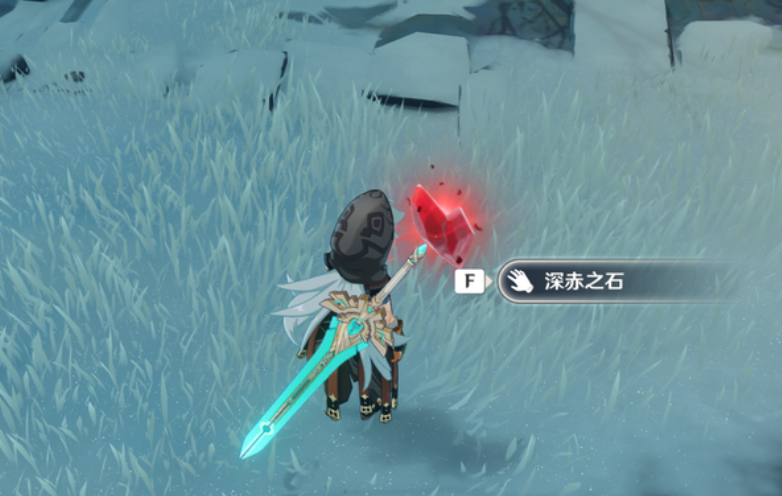This screenshot has width=782, height=496.
Task: Pick up the 深赤之石 item prompt
Action: point(583,282)
